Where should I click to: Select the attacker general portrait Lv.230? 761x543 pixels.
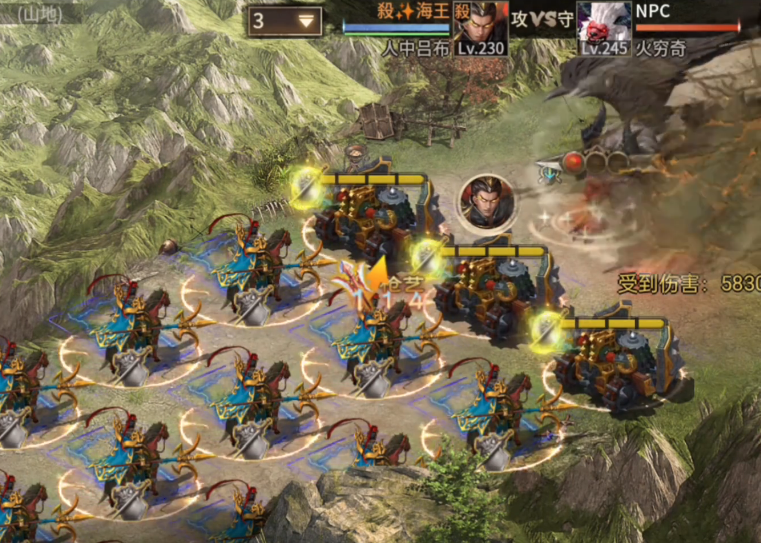481,24
